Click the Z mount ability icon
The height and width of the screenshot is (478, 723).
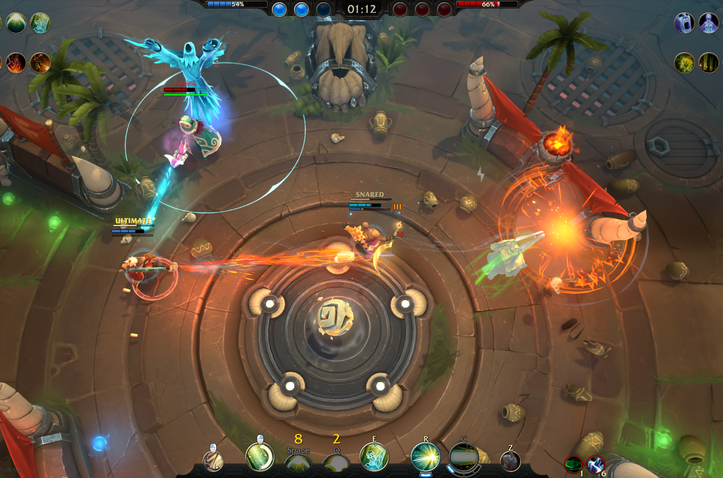pyautogui.click(x=510, y=460)
